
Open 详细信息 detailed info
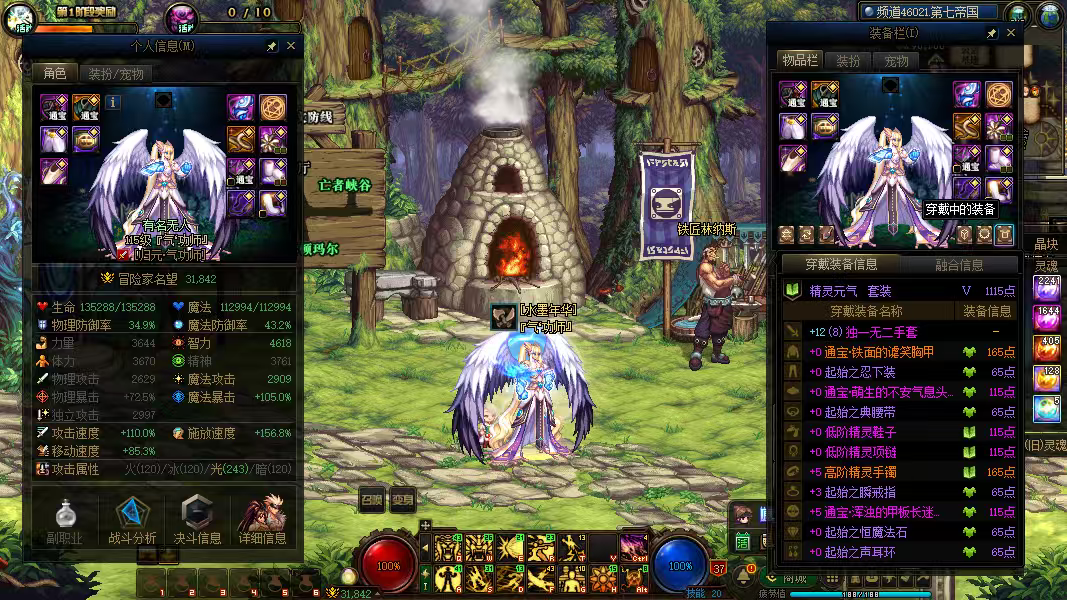point(263,520)
